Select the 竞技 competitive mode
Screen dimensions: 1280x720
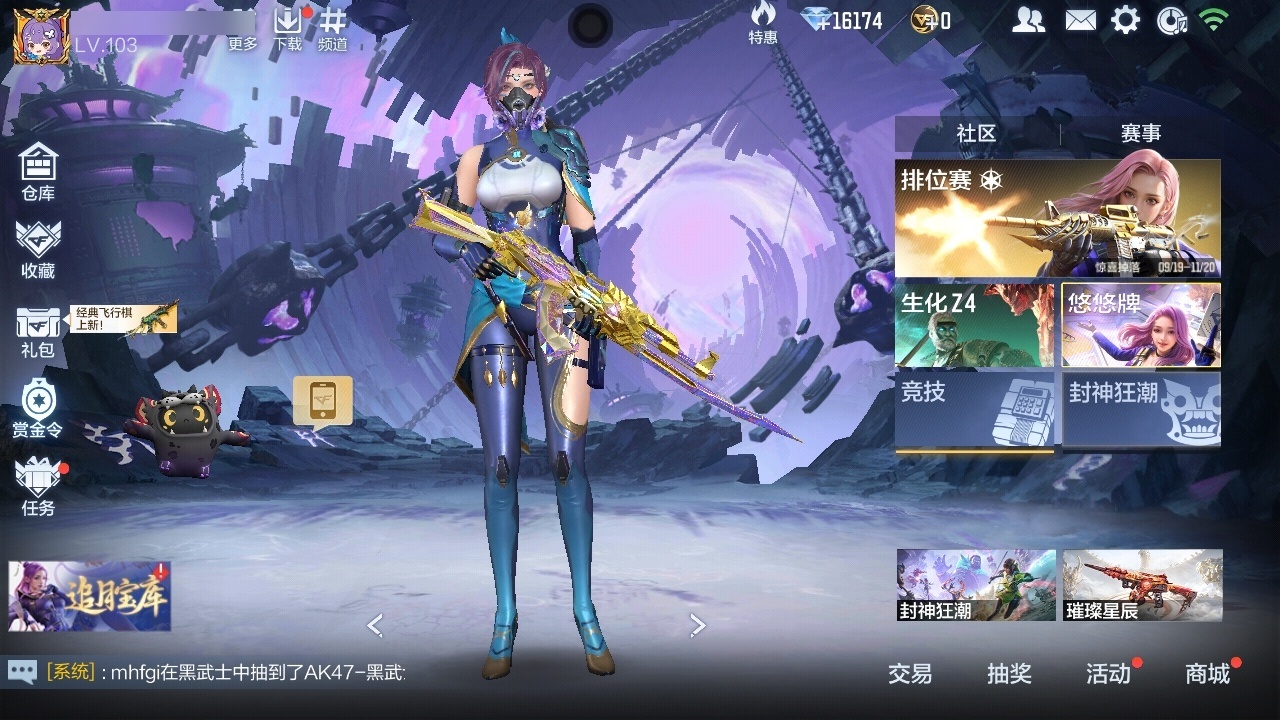click(974, 410)
